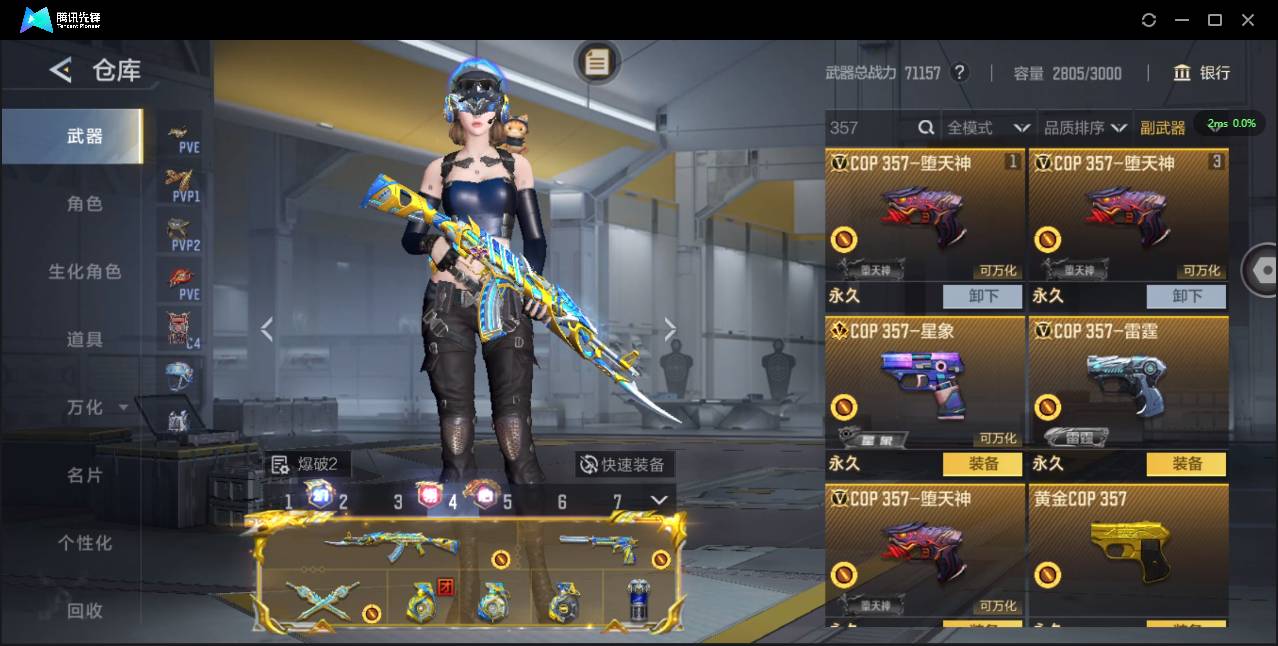Screen dimensions: 1278x646
Task: Open the 银行 bank
Action: click(x=1202, y=73)
